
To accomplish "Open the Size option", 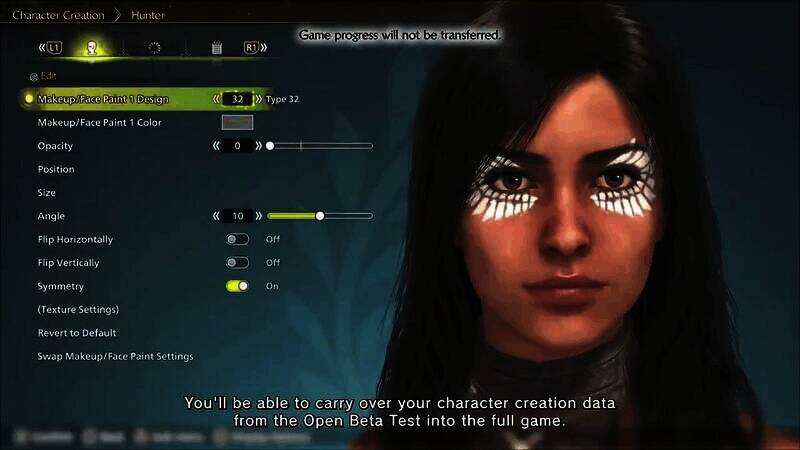I will [x=47, y=192].
